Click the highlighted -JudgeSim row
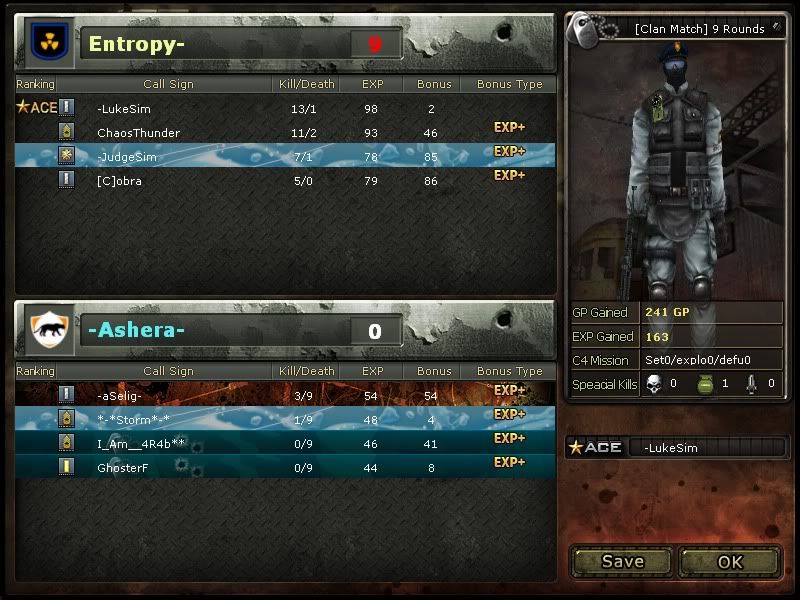800x600 pixels. tap(285, 156)
